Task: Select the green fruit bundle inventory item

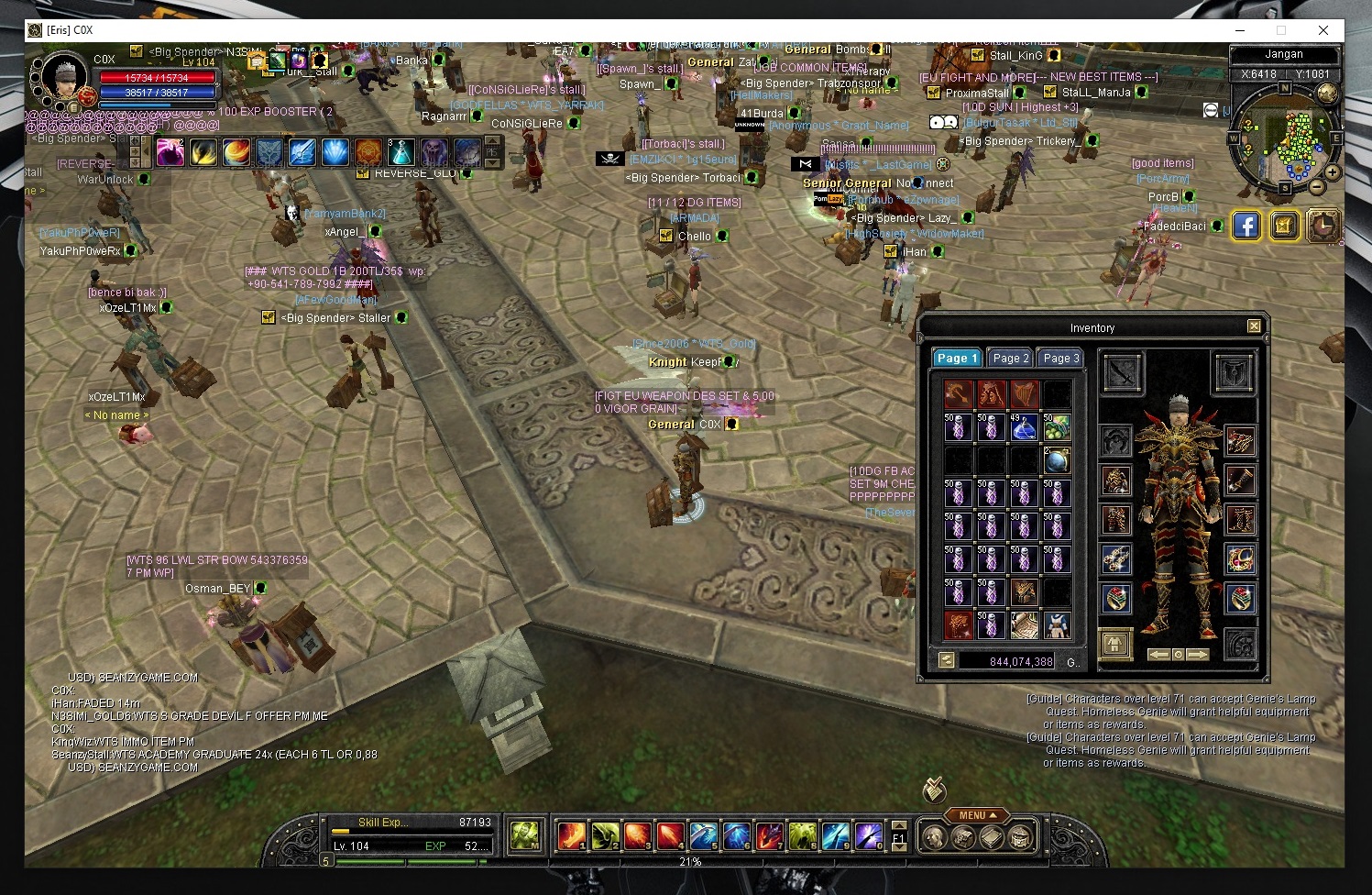Action: [1057, 426]
